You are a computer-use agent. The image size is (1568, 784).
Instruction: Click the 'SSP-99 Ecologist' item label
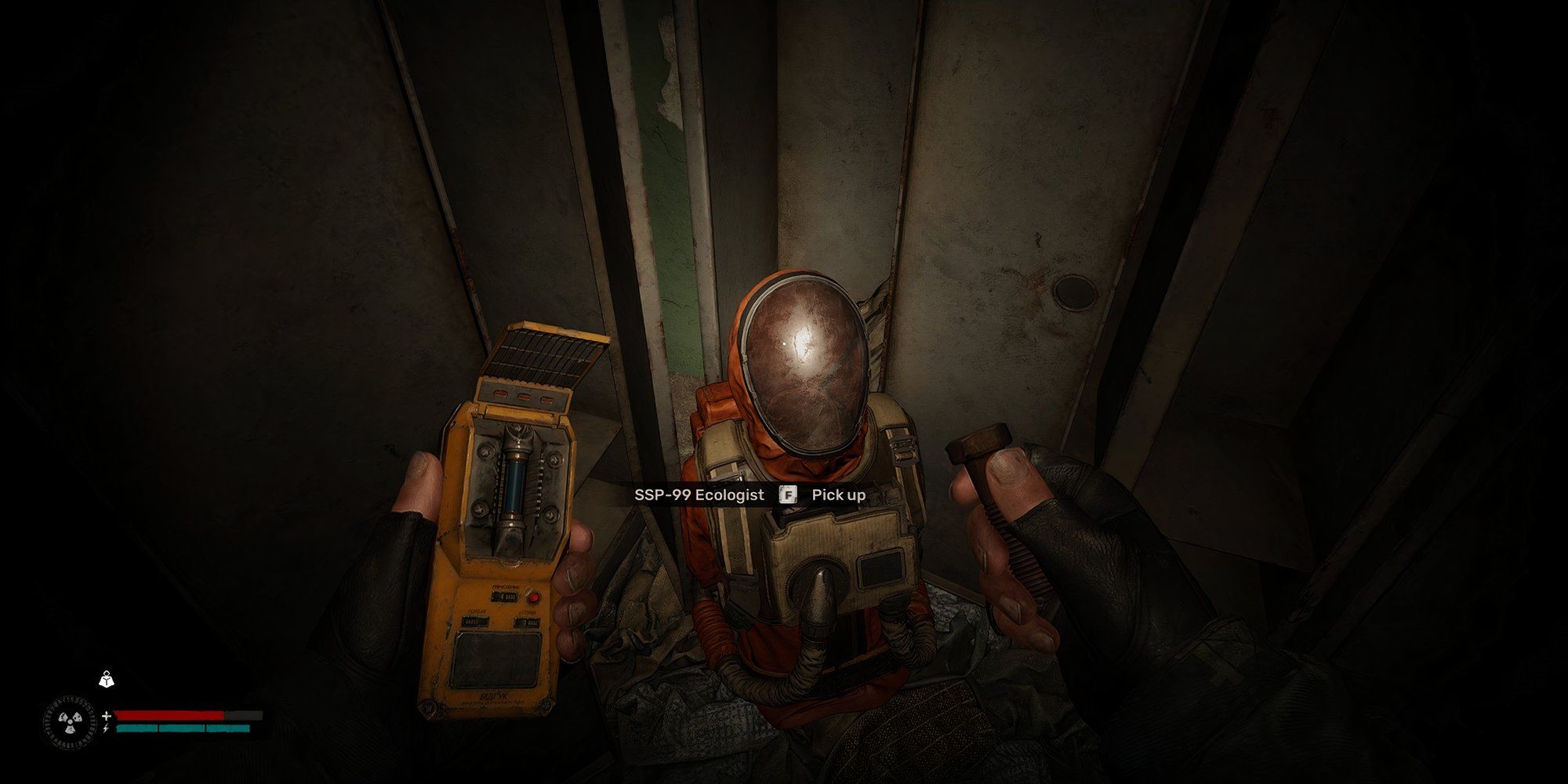699,495
